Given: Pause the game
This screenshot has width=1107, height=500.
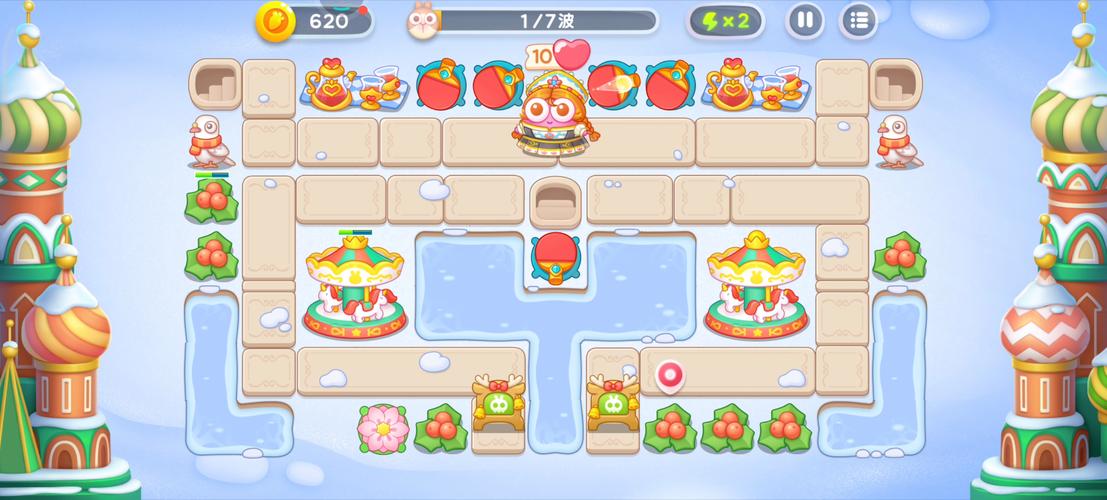Looking at the screenshot, I should 805,20.
